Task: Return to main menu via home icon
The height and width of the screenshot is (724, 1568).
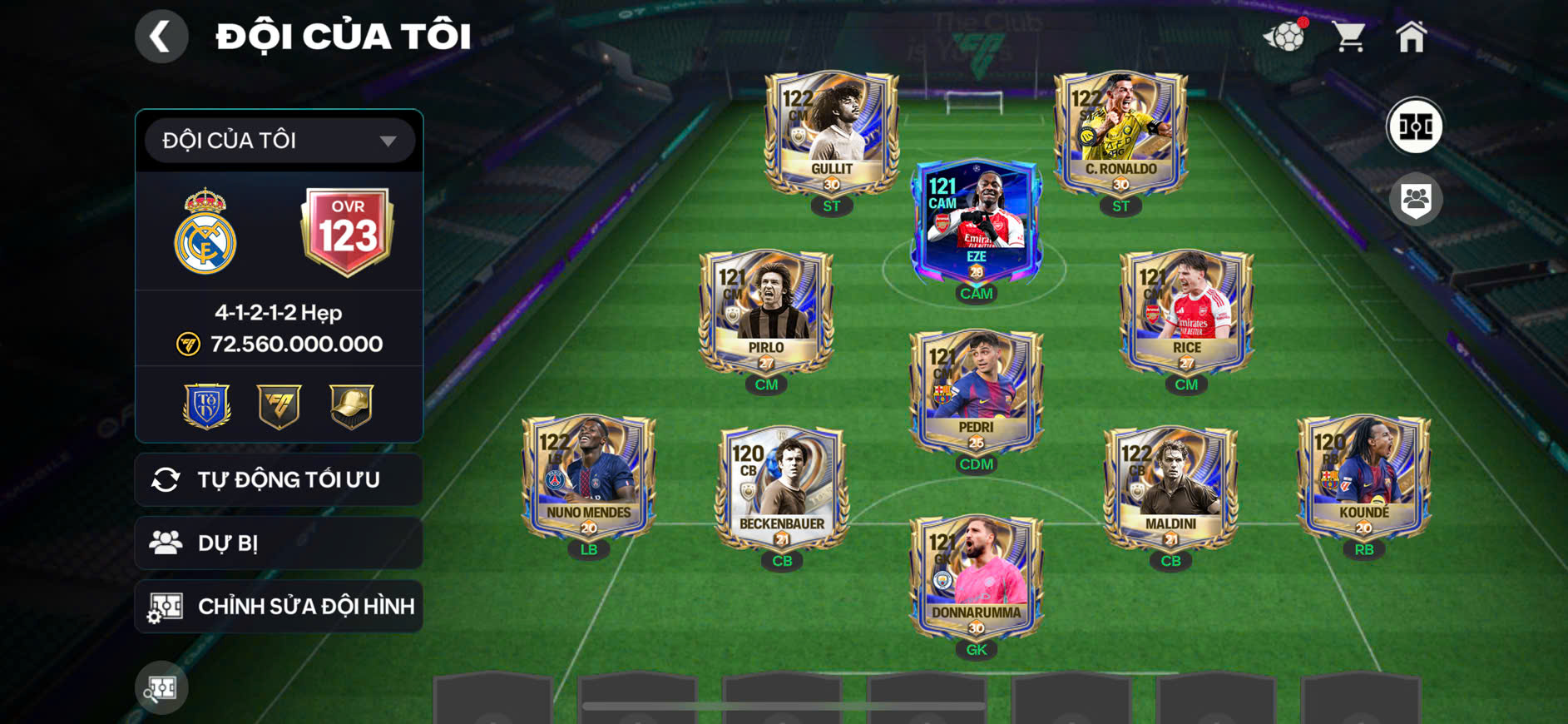Action: click(1412, 35)
